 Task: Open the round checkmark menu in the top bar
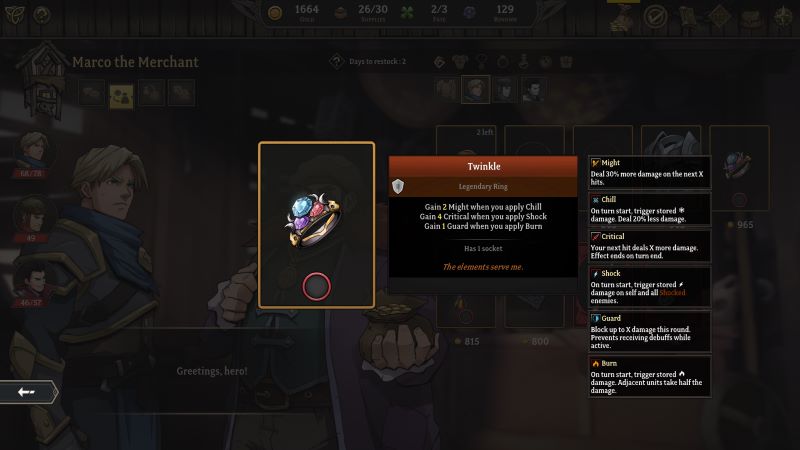click(x=655, y=16)
